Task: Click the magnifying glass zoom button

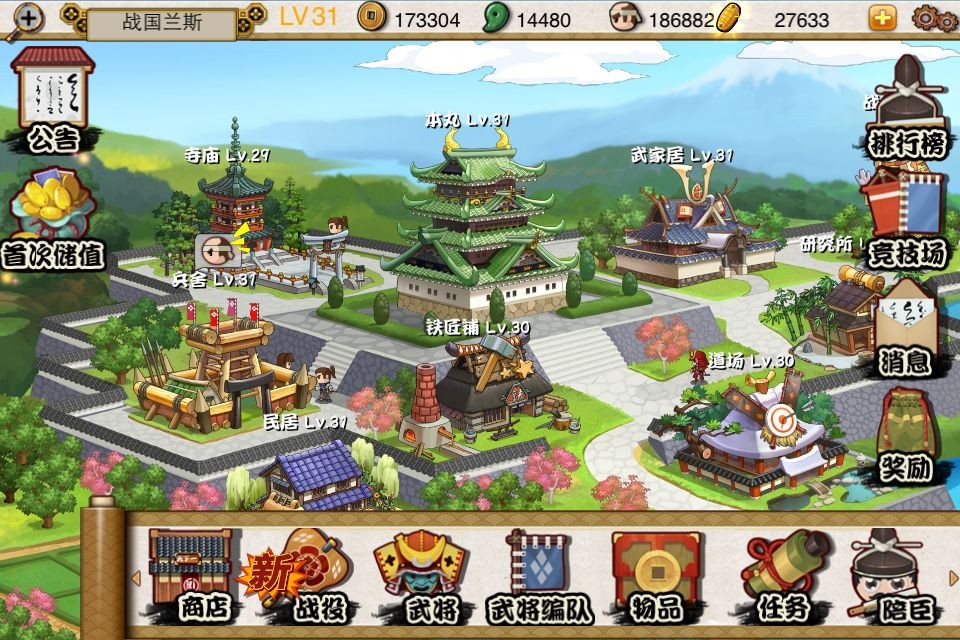Action: [25, 20]
